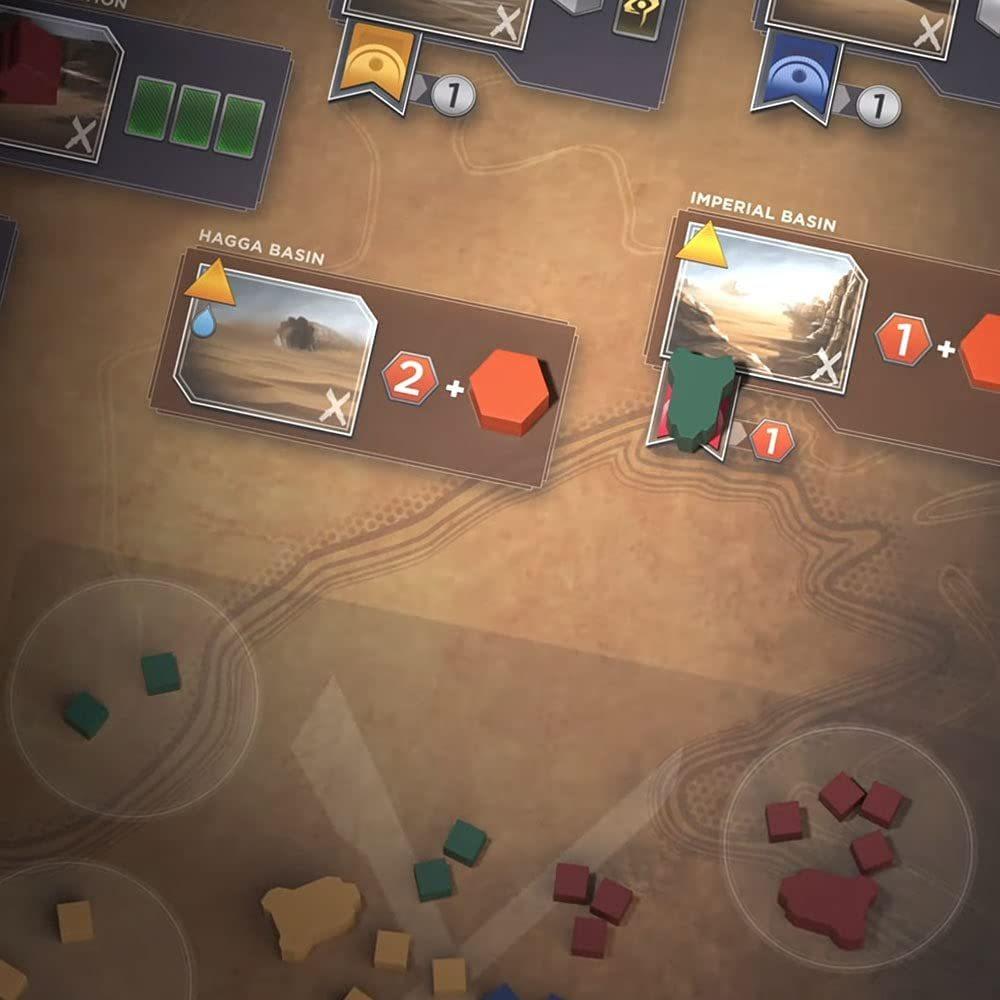Screen dimensions: 1000x1000
Task: Select the Imperial Basin board space
Action: click(765, 305)
